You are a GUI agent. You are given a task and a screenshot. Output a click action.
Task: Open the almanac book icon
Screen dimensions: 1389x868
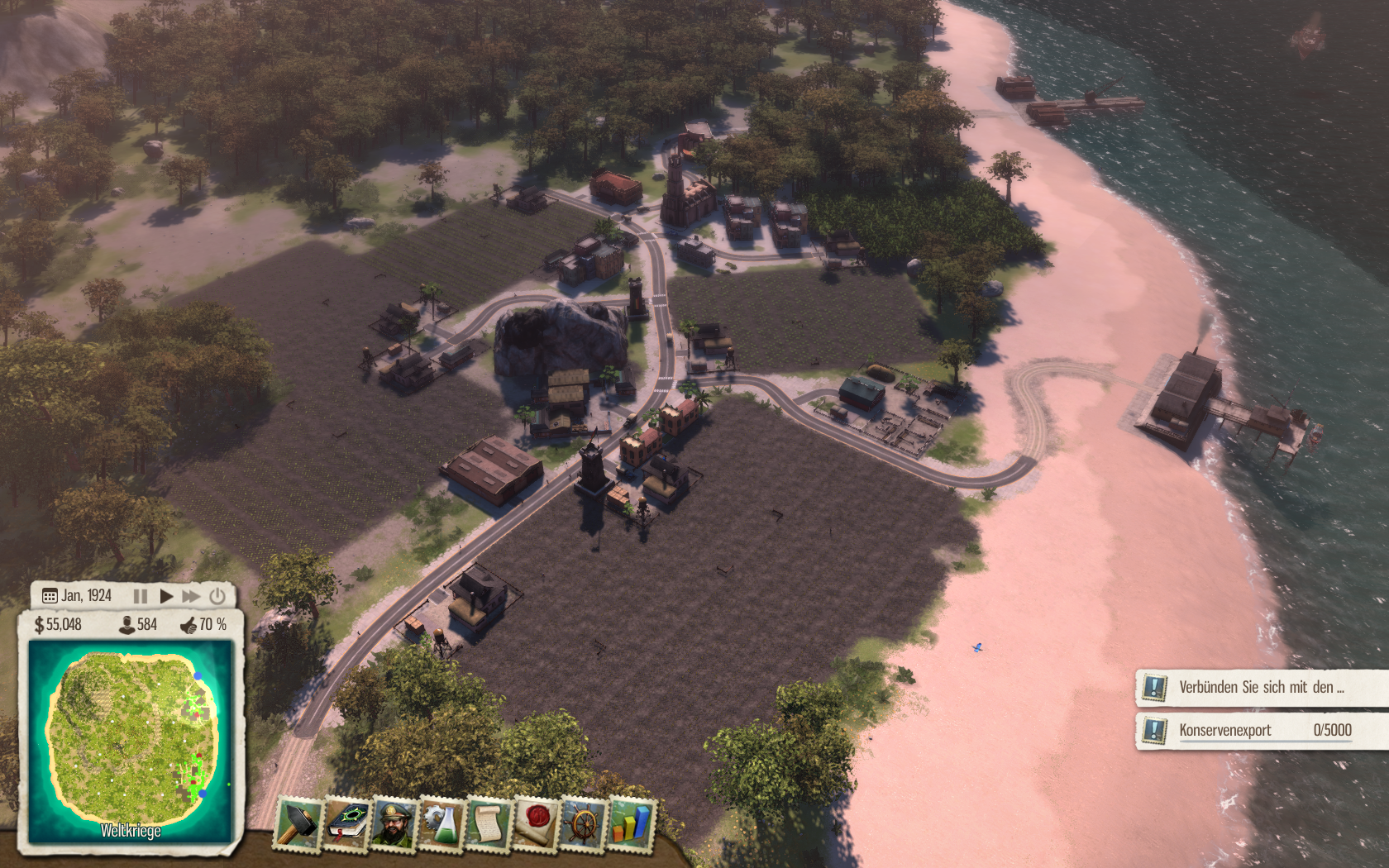tap(348, 823)
